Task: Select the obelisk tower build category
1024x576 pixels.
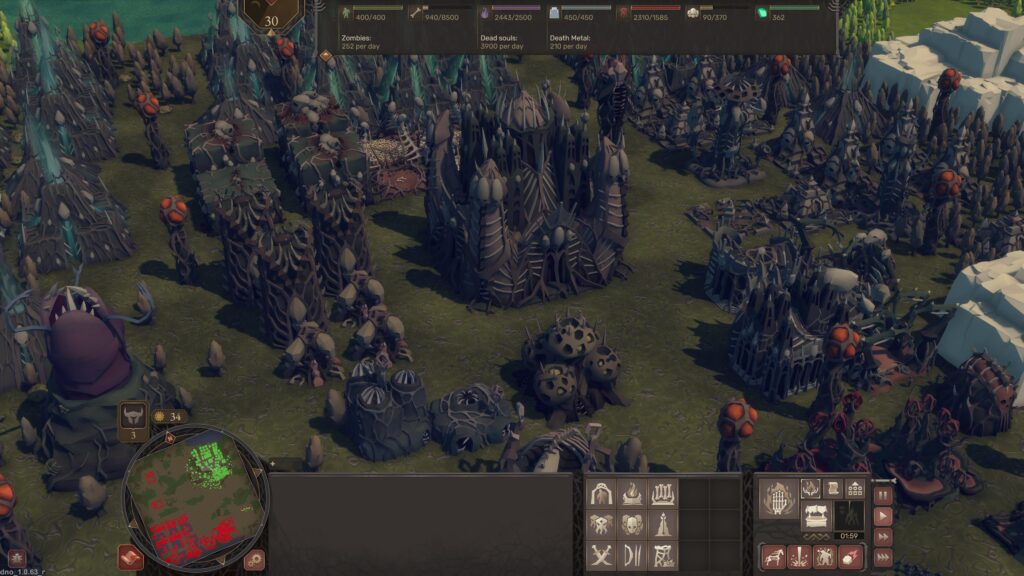Action: pyautogui.click(x=663, y=524)
